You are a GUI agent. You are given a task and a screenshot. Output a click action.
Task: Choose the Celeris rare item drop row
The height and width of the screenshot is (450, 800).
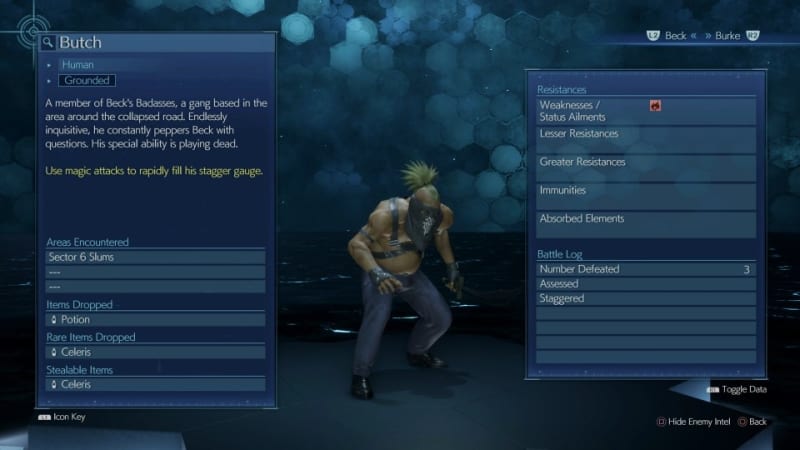pos(155,352)
